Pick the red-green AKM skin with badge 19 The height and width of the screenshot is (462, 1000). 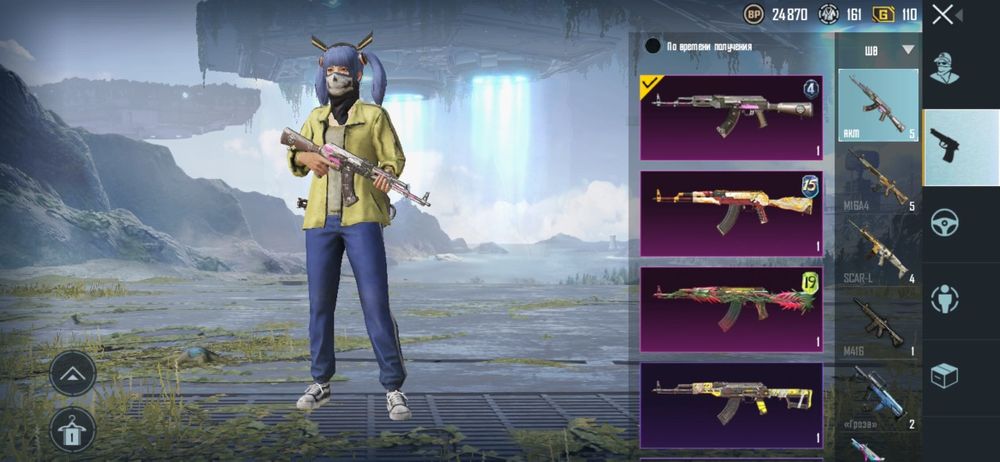[x=731, y=309]
